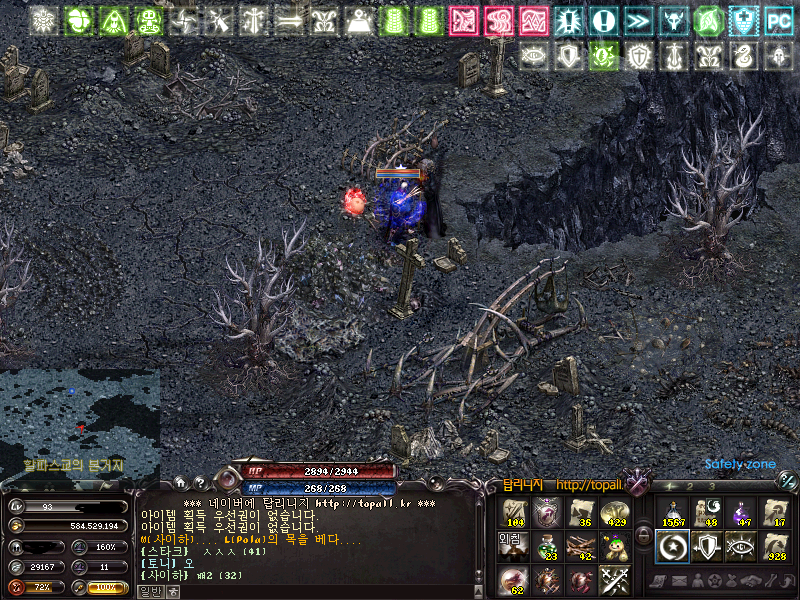Click the exclamation mark status icon
This screenshot has width=800, height=600.
(602, 19)
